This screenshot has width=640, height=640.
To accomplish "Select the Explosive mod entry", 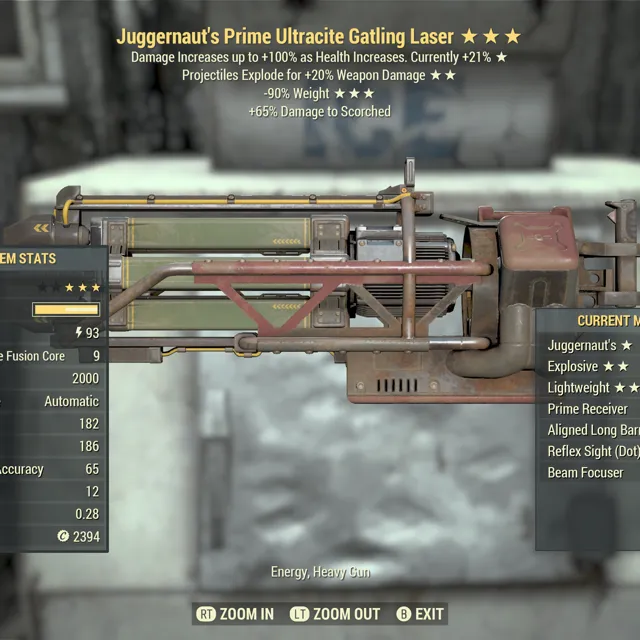I will coord(590,366).
